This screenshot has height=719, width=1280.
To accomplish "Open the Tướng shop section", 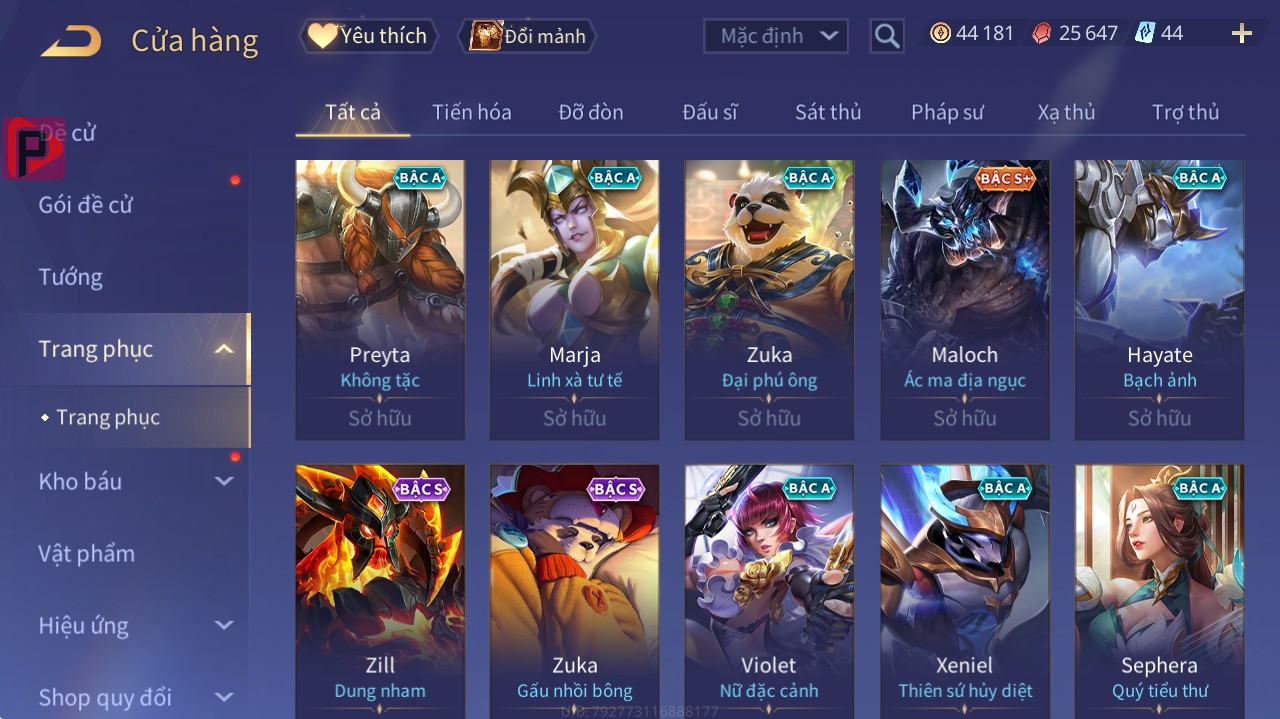I will [x=71, y=277].
